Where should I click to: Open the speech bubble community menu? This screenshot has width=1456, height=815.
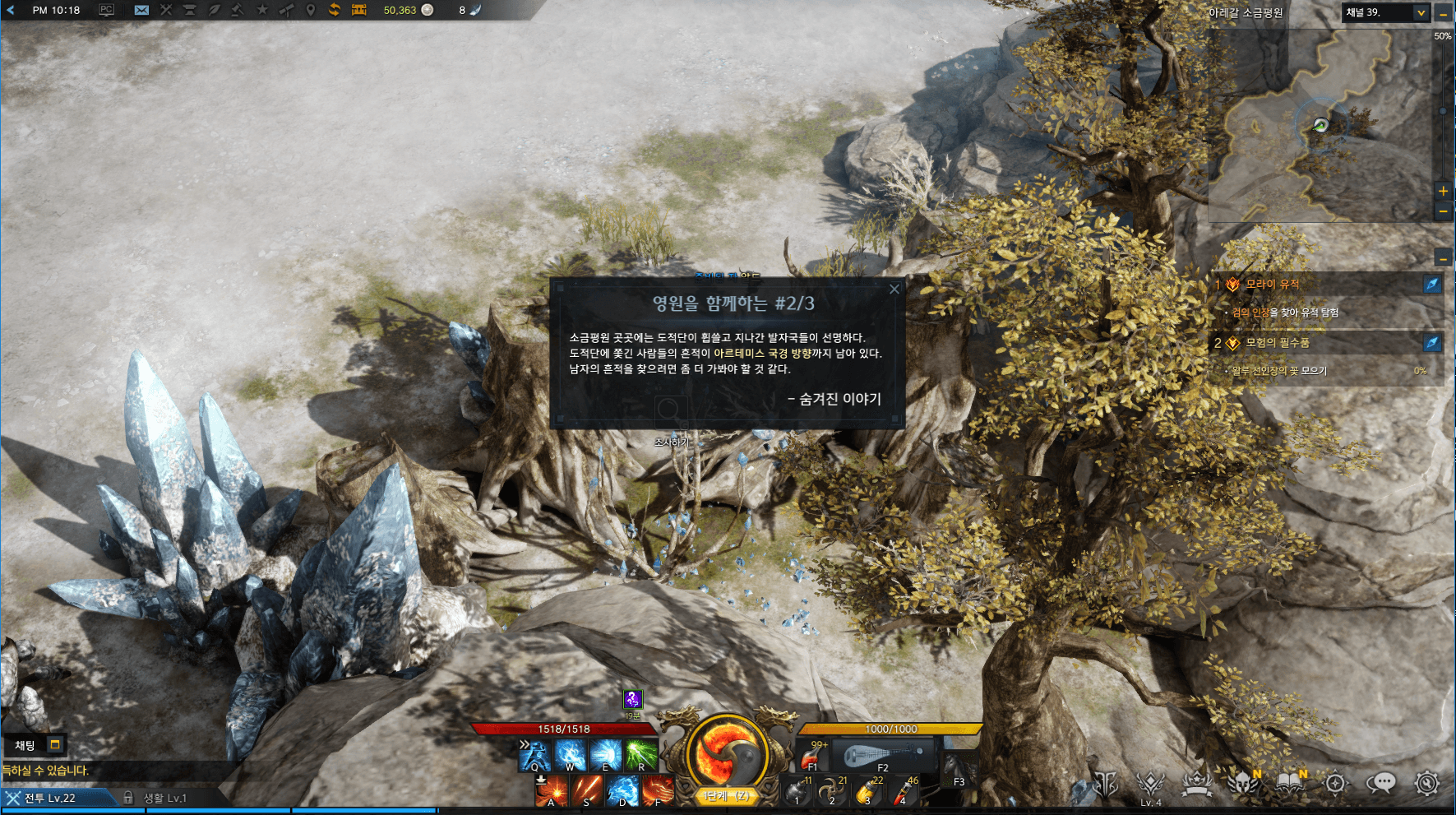point(1381,783)
